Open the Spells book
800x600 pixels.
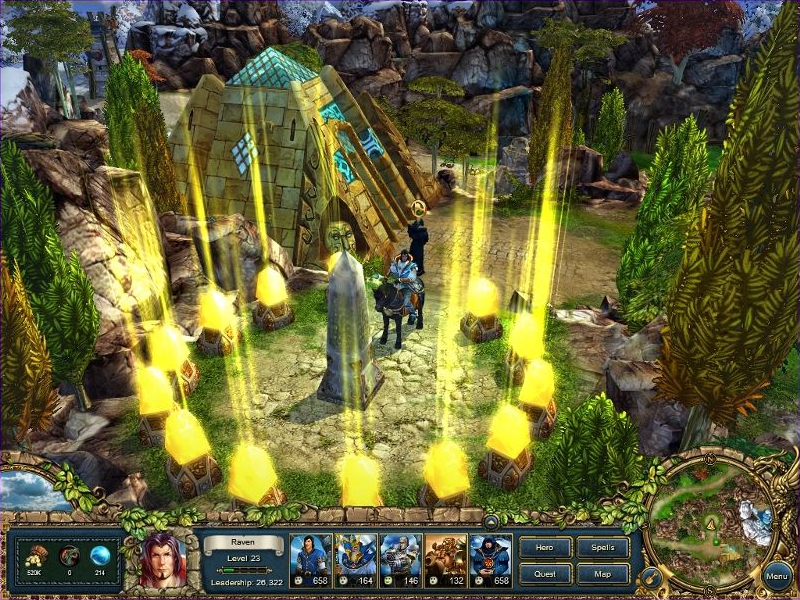point(603,547)
